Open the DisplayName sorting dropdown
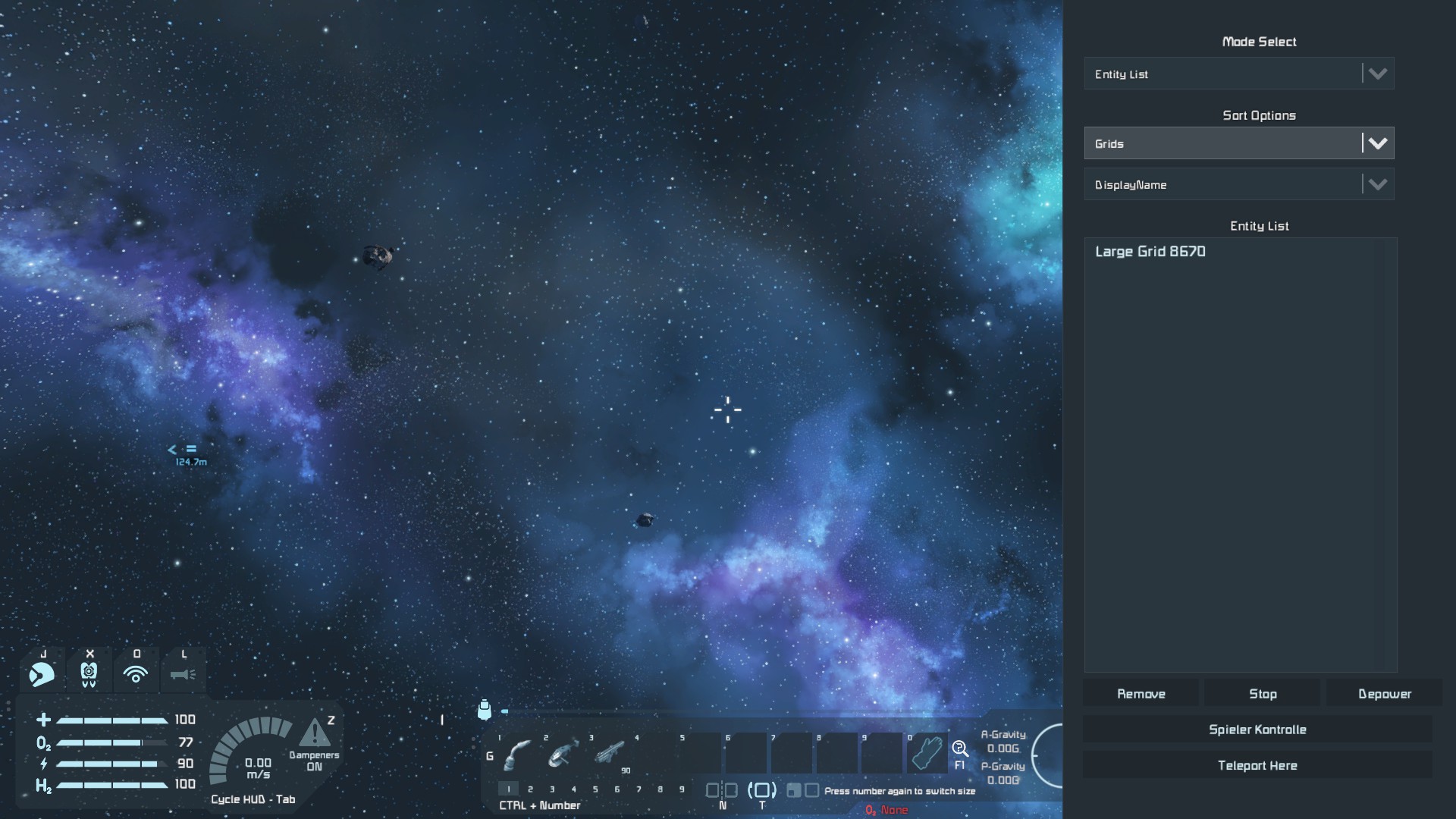This screenshot has height=819, width=1456. [x=1238, y=184]
